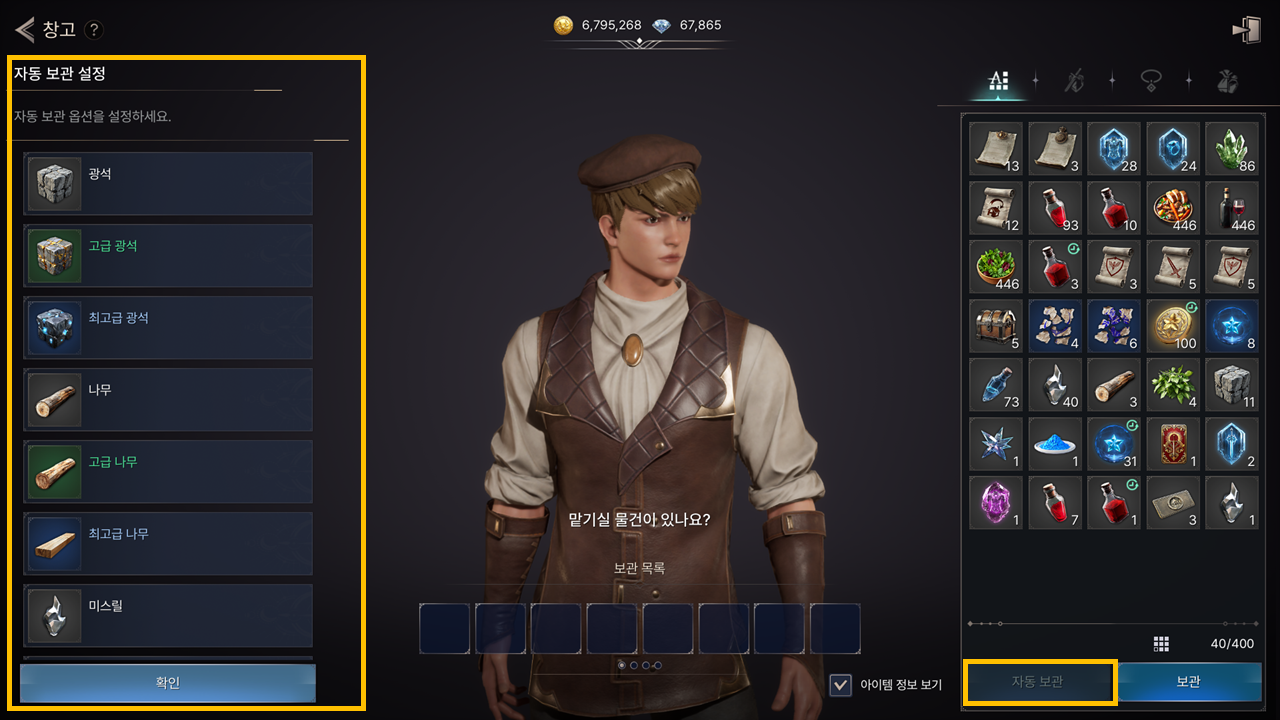
Task: Go back from the 창고 screen
Action: tap(25, 29)
